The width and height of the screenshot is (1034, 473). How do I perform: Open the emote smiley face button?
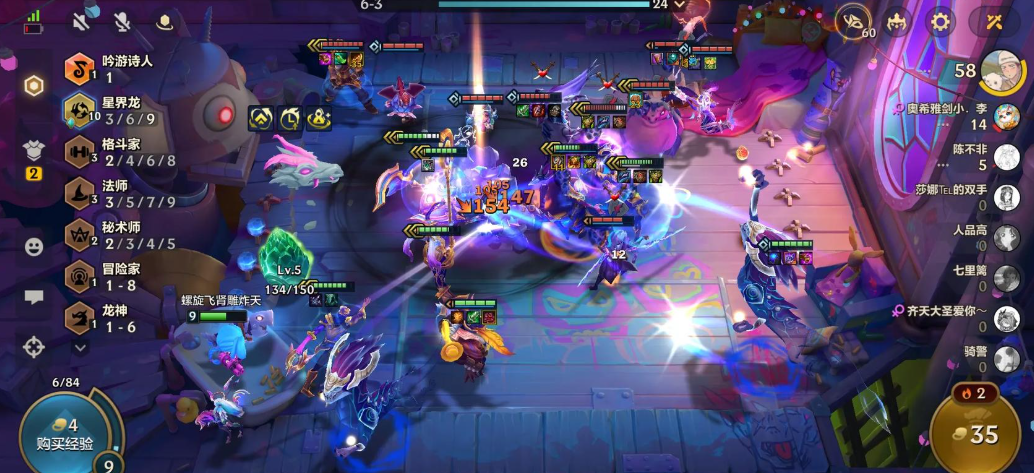click(34, 246)
